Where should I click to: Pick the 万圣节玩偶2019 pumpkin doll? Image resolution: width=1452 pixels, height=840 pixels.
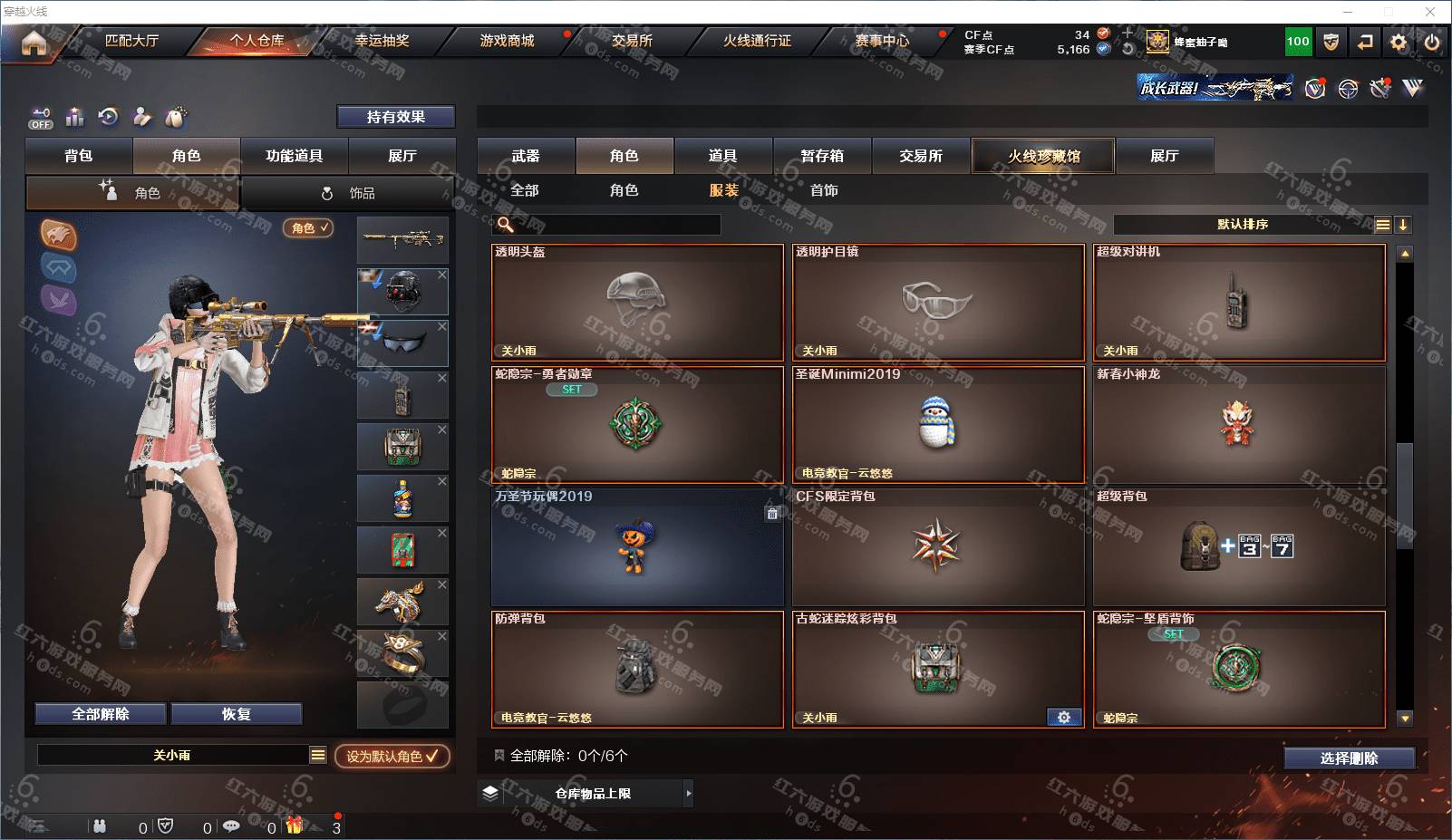pyautogui.click(x=637, y=547)
